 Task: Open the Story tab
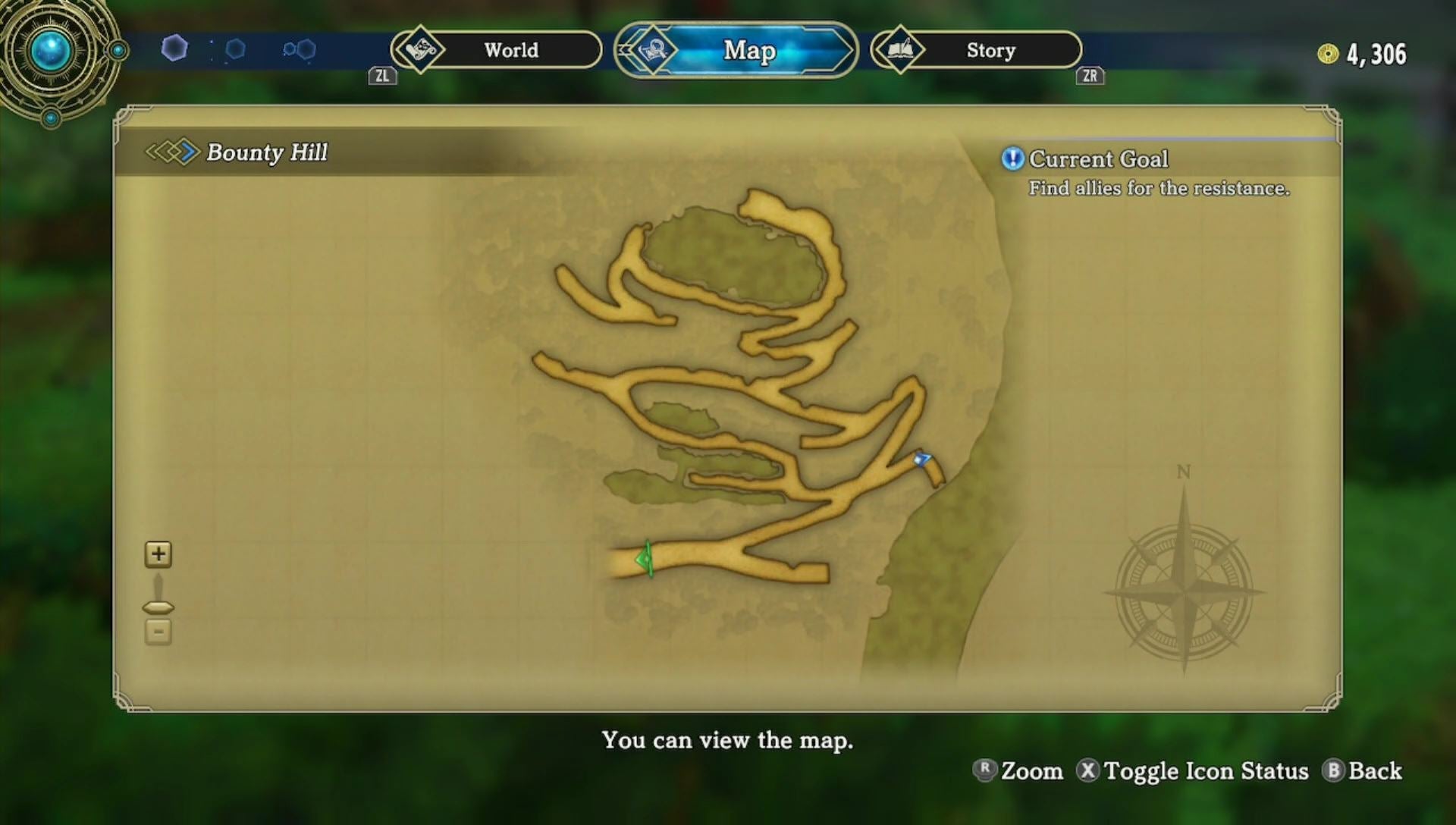tap(977, 50)
